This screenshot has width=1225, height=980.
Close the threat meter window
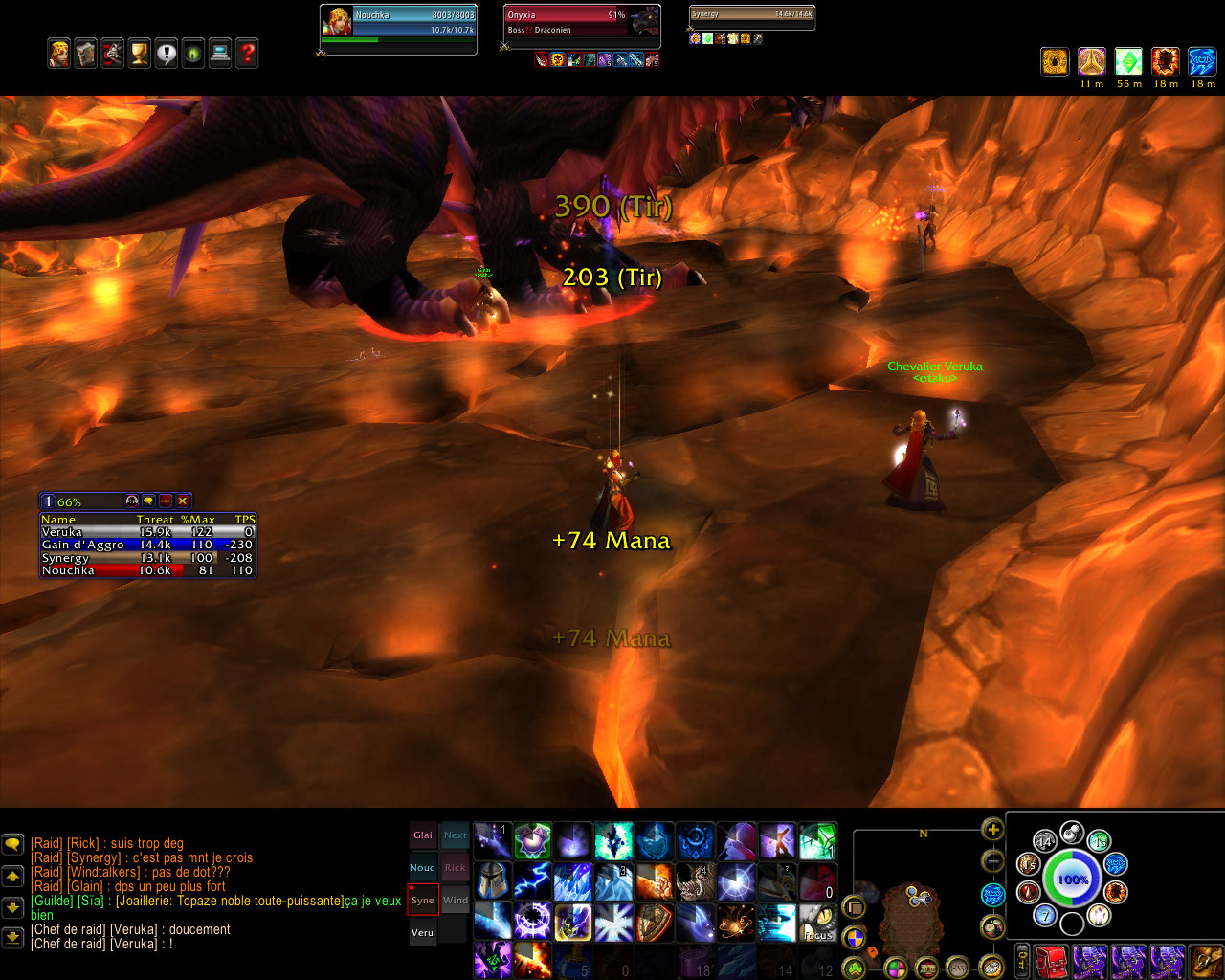pyautogui.click(x=183, y=501)
